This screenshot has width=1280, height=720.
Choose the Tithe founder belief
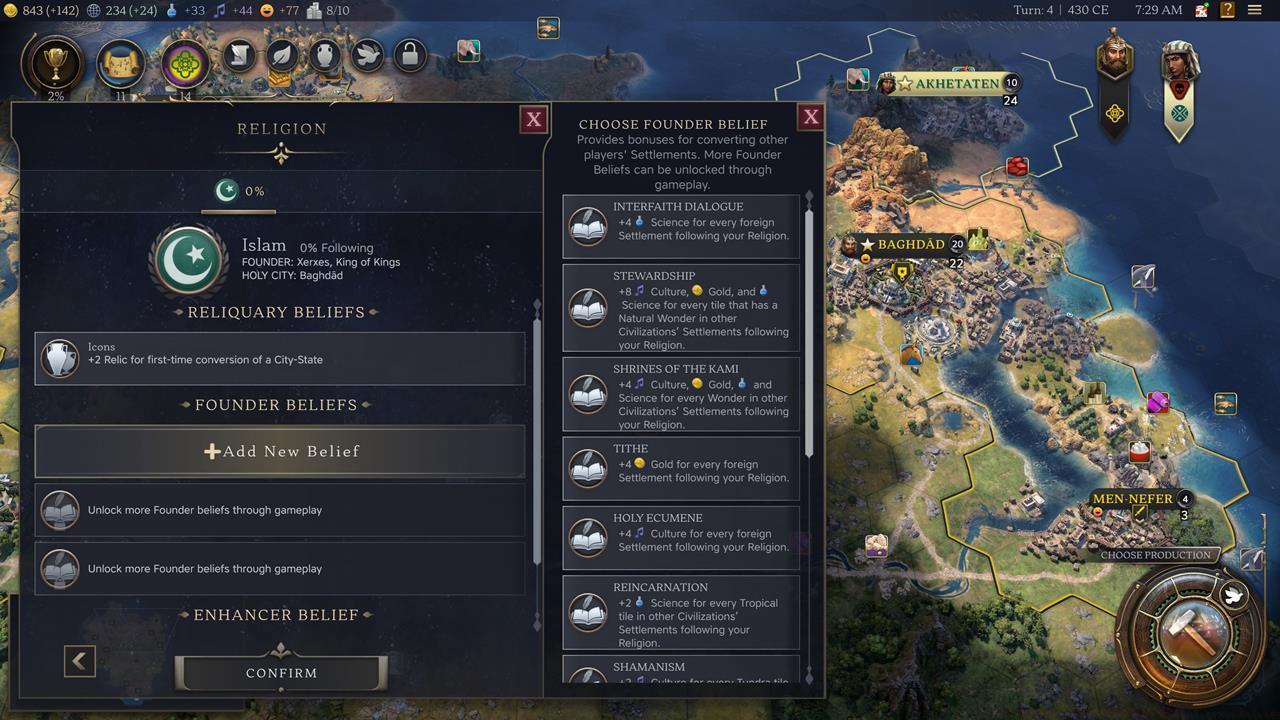click(x=681, y=468)
